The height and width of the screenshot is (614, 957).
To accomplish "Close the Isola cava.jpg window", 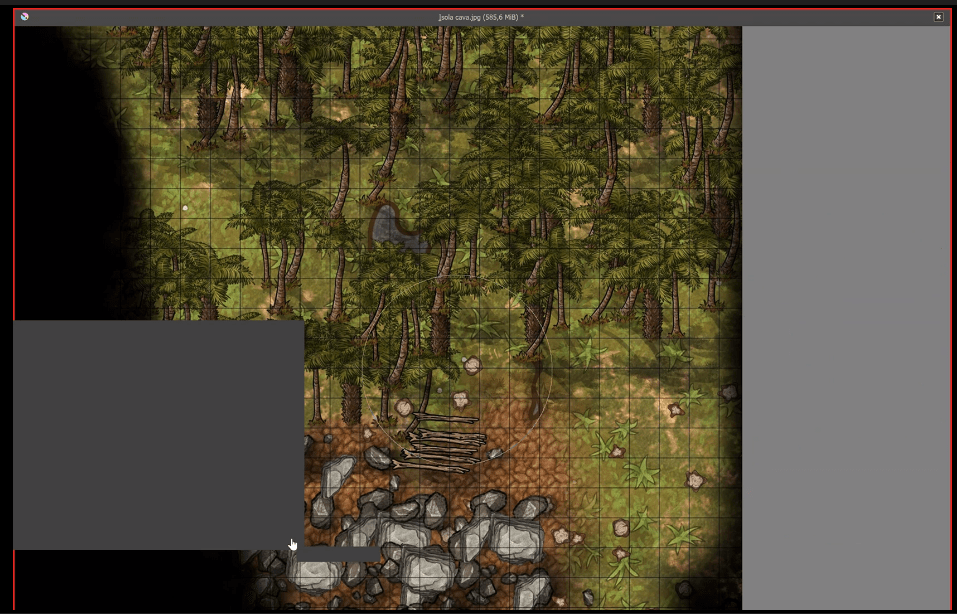I will (x=938, y=17).
